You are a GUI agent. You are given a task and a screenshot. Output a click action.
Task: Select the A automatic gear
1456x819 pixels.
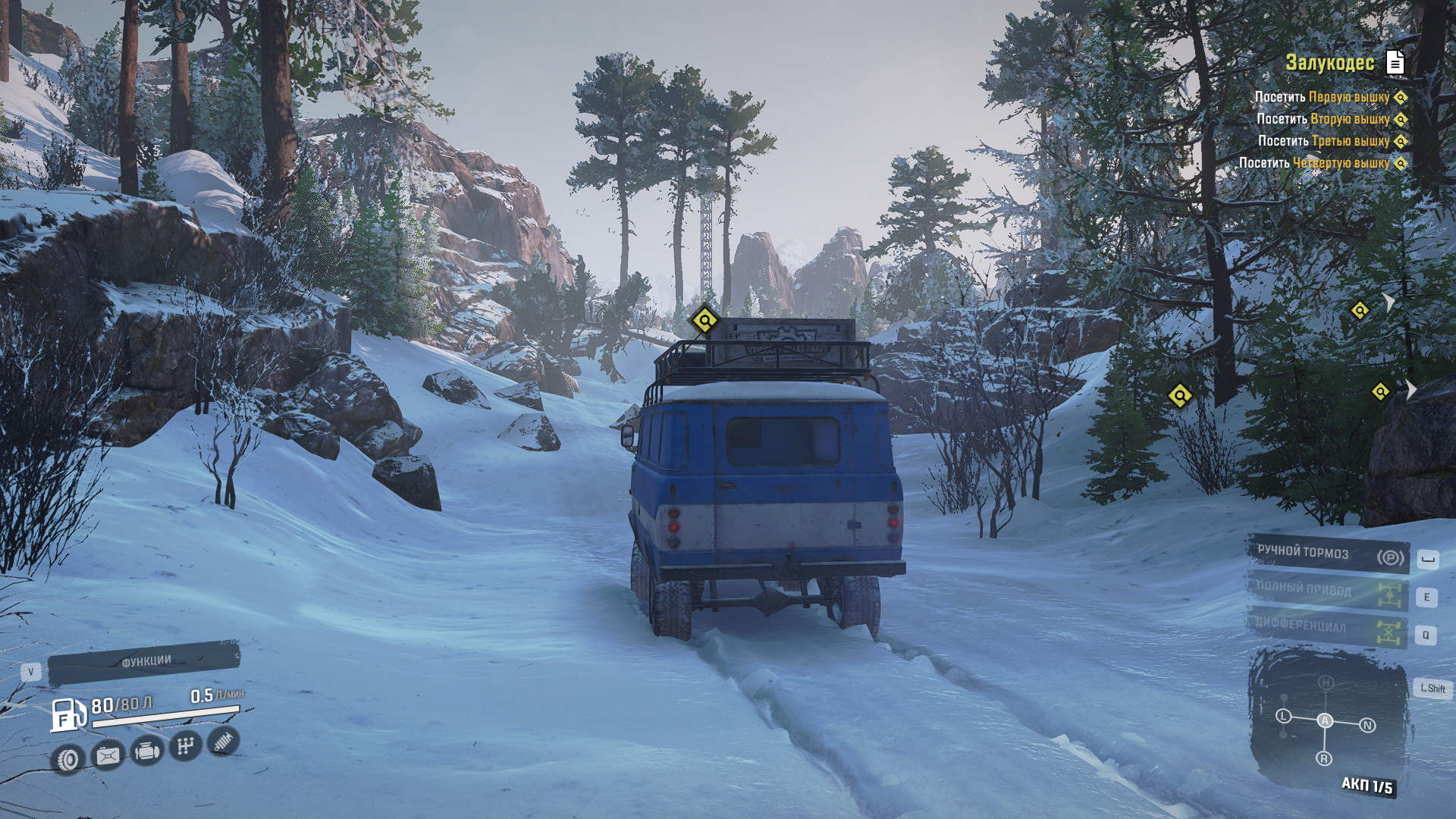click(1325, 720)
